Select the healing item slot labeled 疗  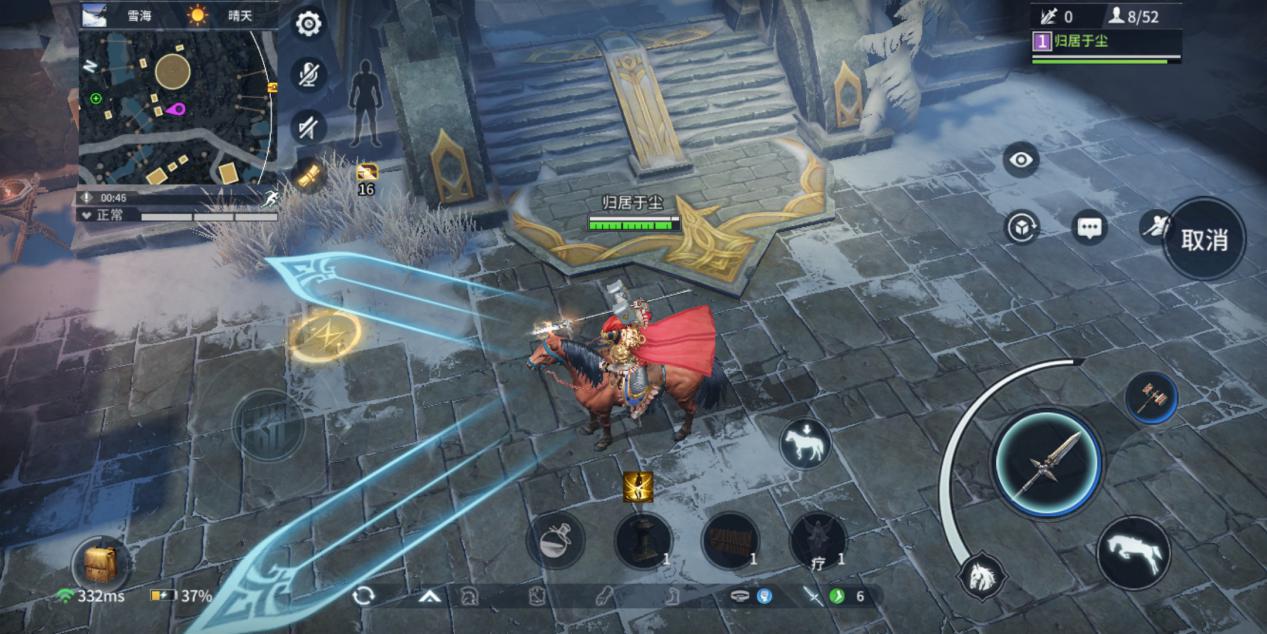coord(818,541)
